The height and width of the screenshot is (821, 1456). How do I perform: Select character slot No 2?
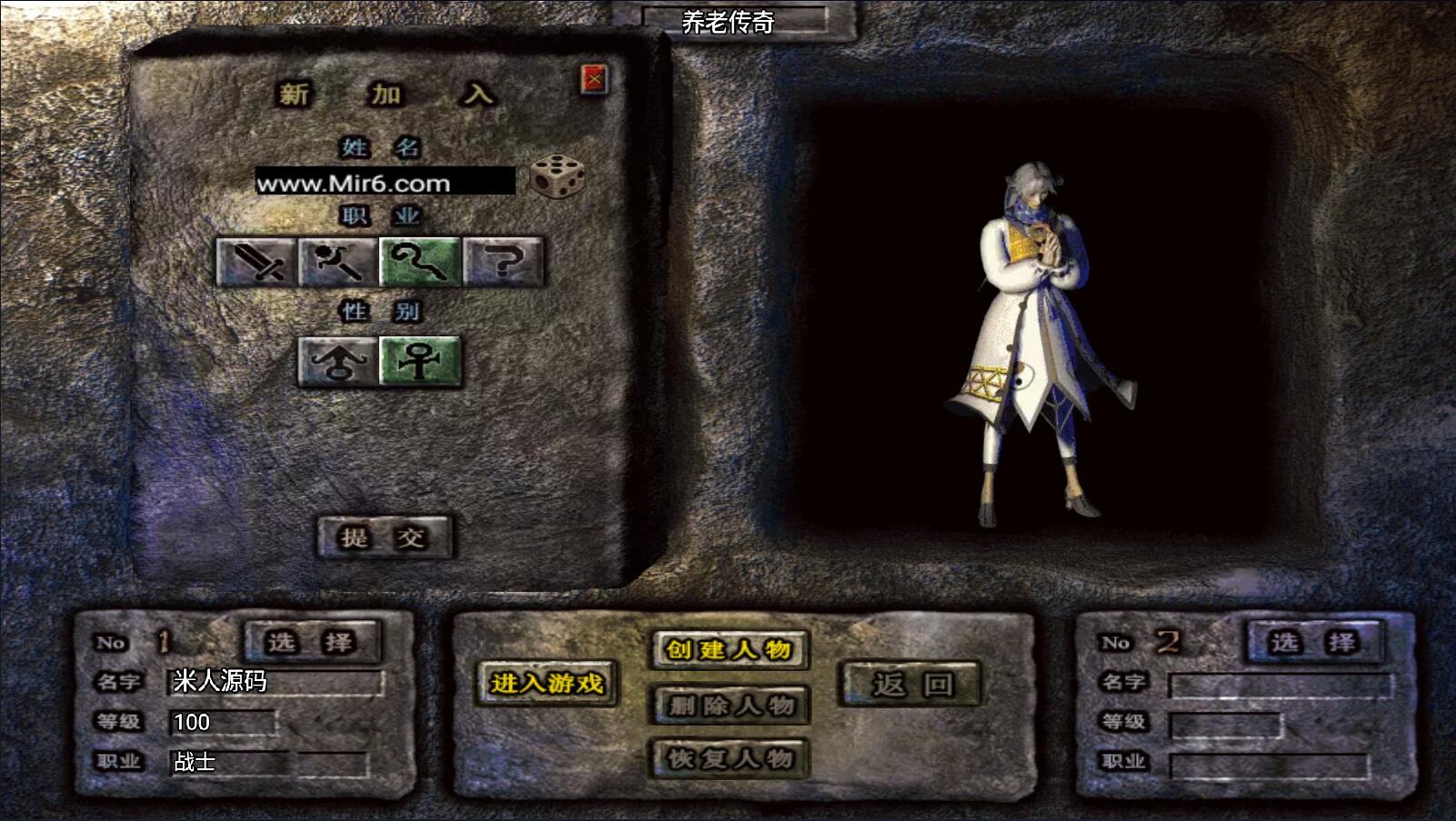(1314, 643)
